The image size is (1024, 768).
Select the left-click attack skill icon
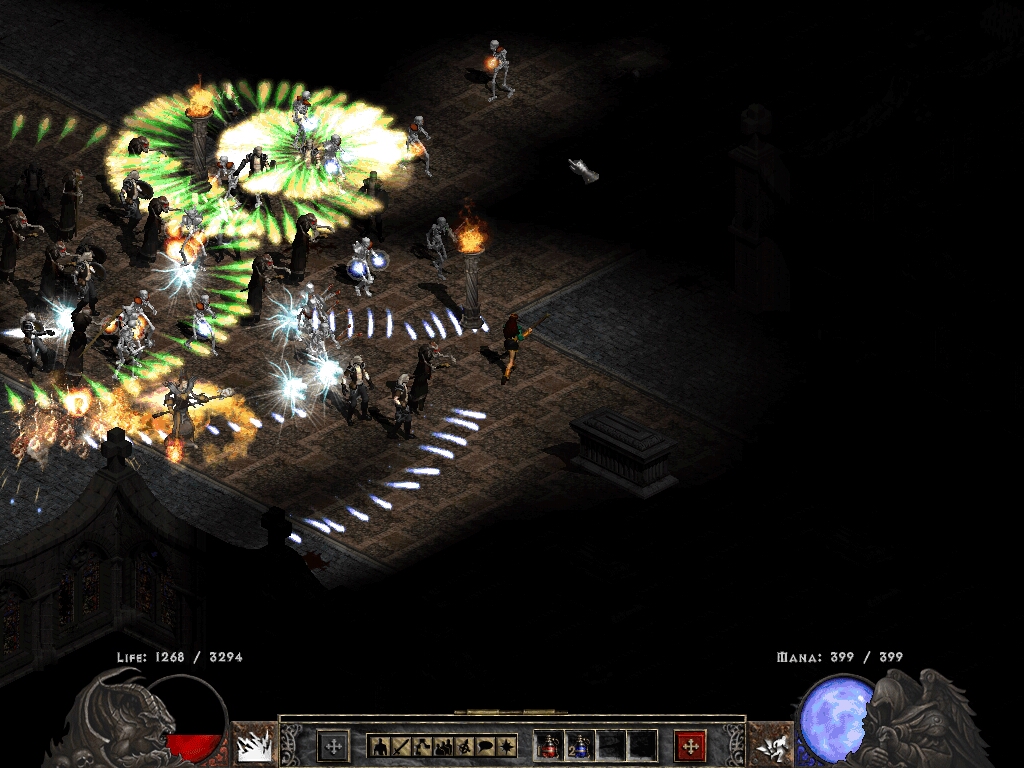coord(254,745)
